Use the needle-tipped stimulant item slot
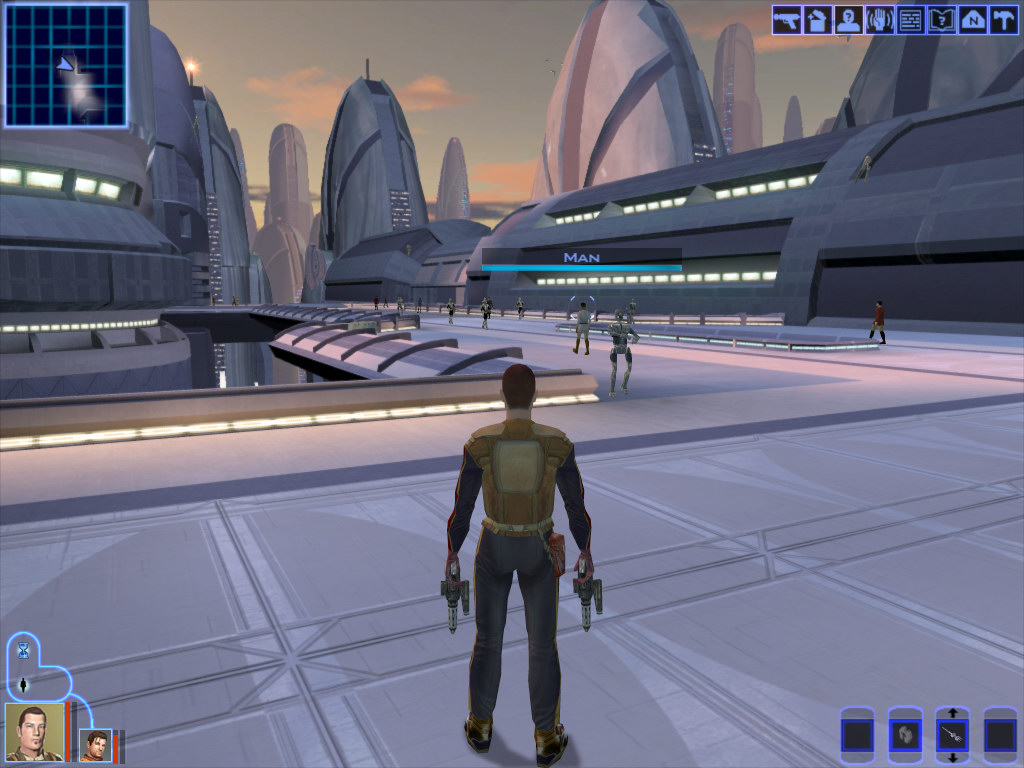 953,737
